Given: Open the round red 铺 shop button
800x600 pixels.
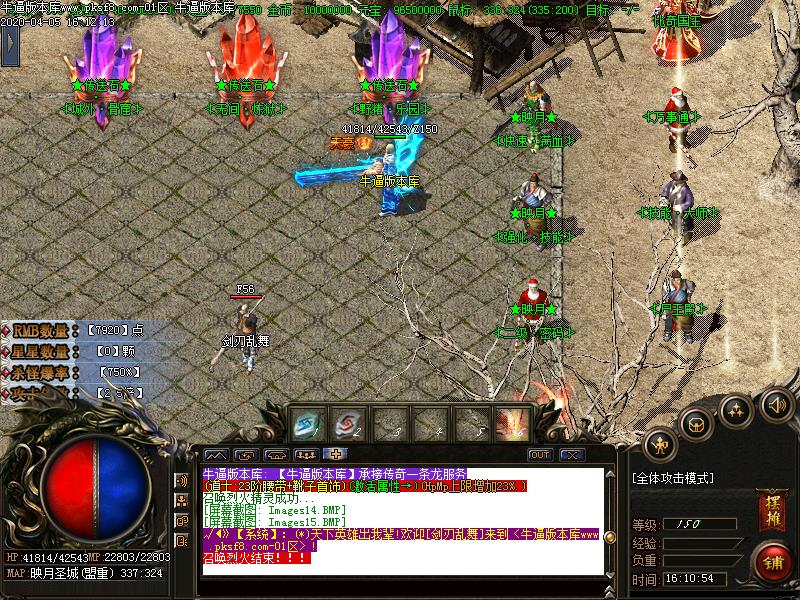Looking at the screenshot, I should (x=773, y=561).
